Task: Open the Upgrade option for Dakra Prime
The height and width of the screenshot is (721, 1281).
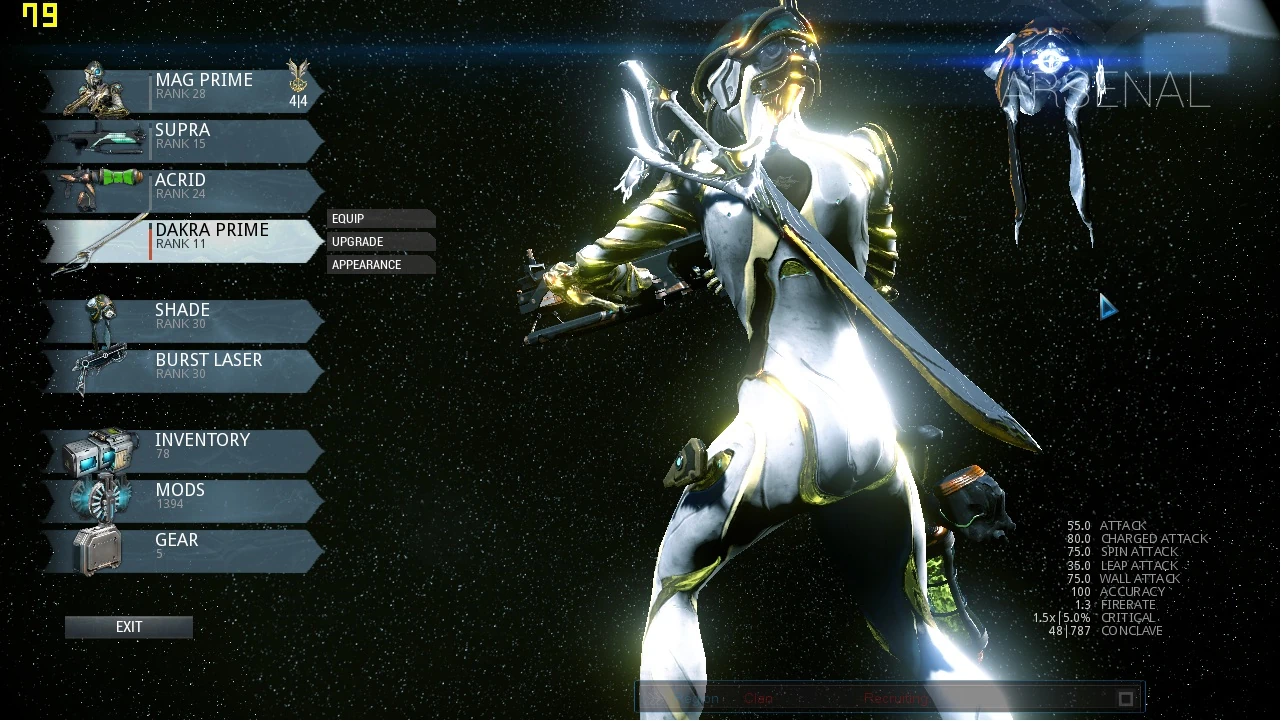Action: pyautogui.click(x=380, y=242)
